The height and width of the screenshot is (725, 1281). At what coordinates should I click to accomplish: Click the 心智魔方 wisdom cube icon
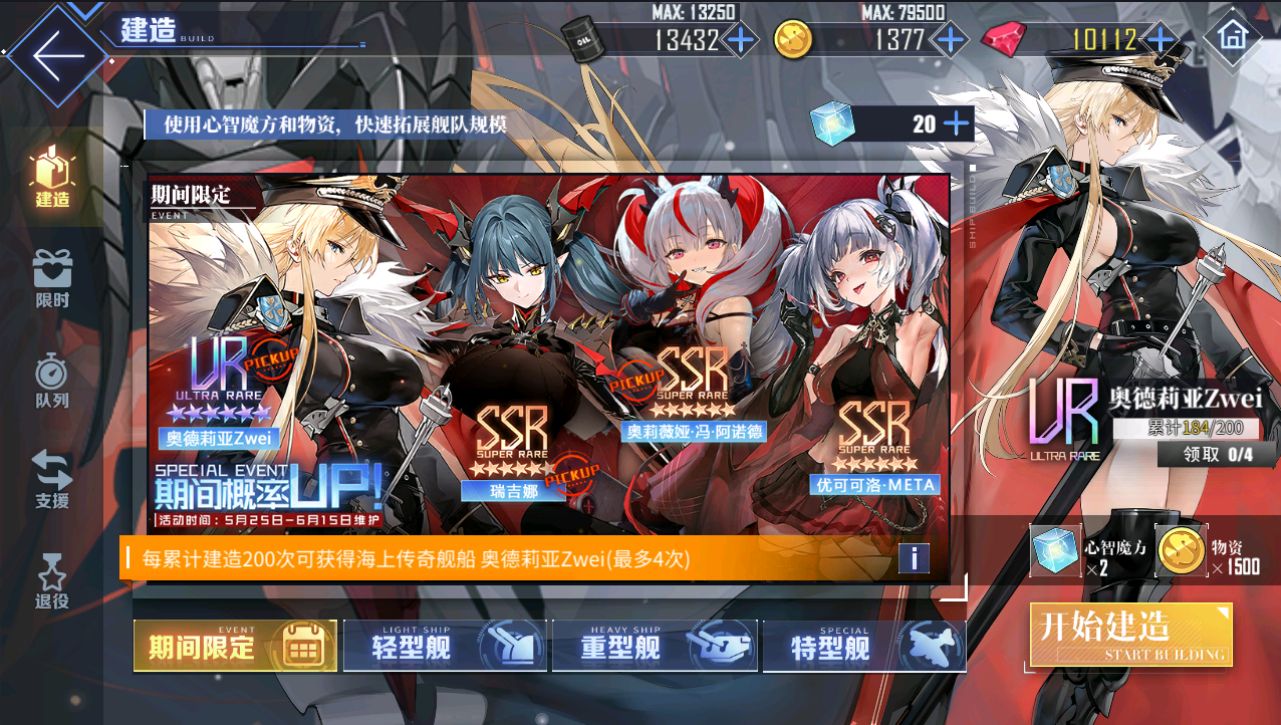pyautogui.click(x=1054, y=548)
